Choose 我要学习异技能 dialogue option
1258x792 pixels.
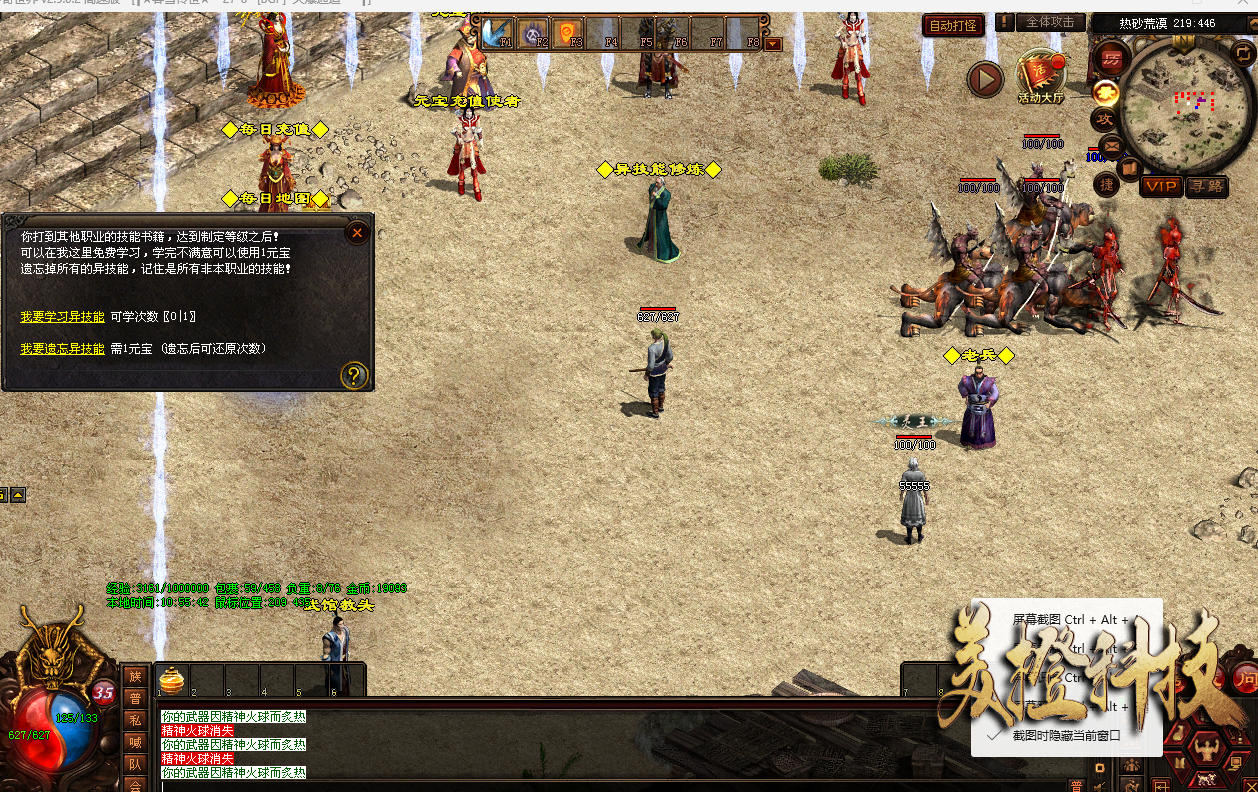tap(62, 317)
